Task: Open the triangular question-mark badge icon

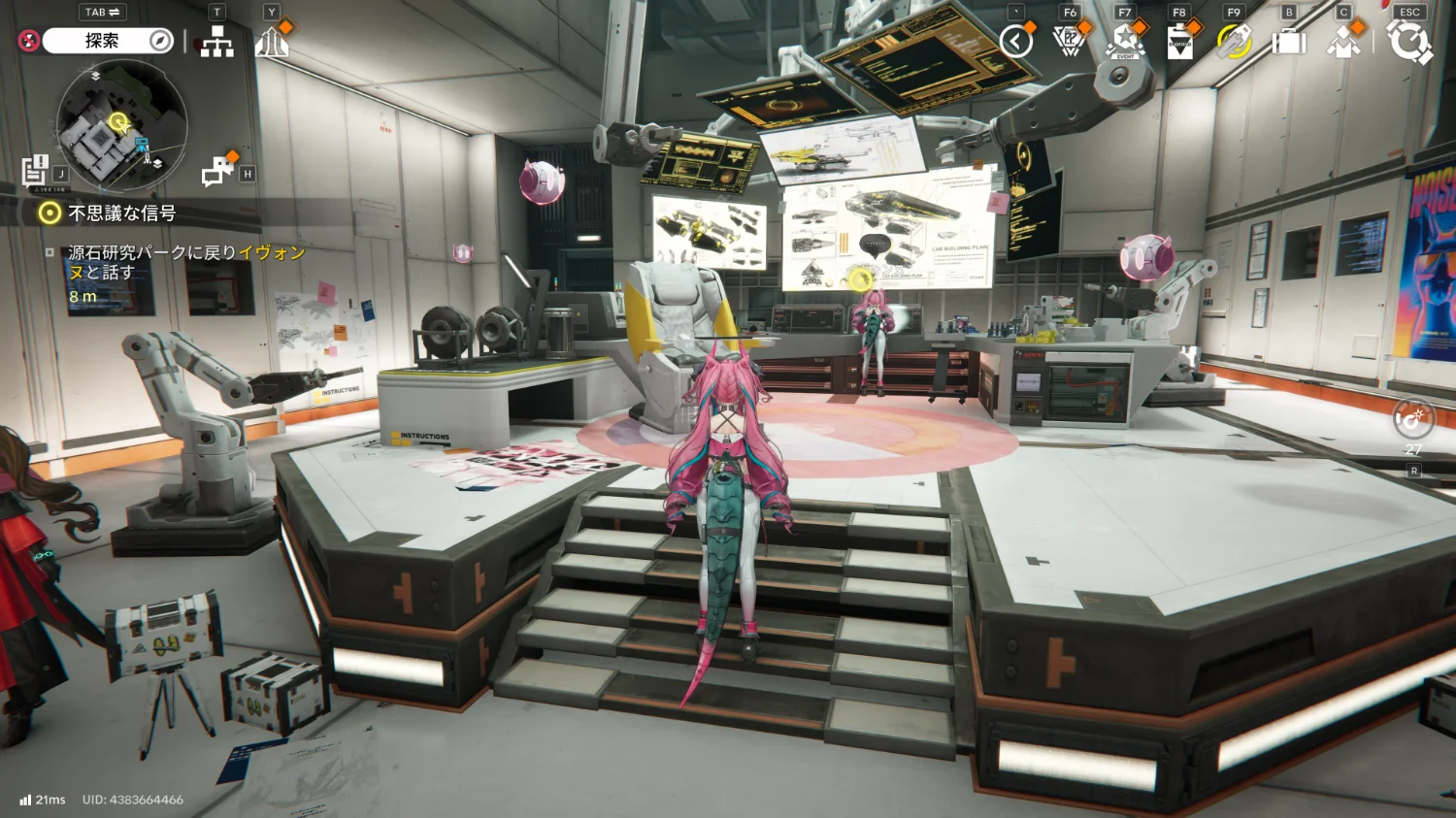Action: coord(1069,42)
